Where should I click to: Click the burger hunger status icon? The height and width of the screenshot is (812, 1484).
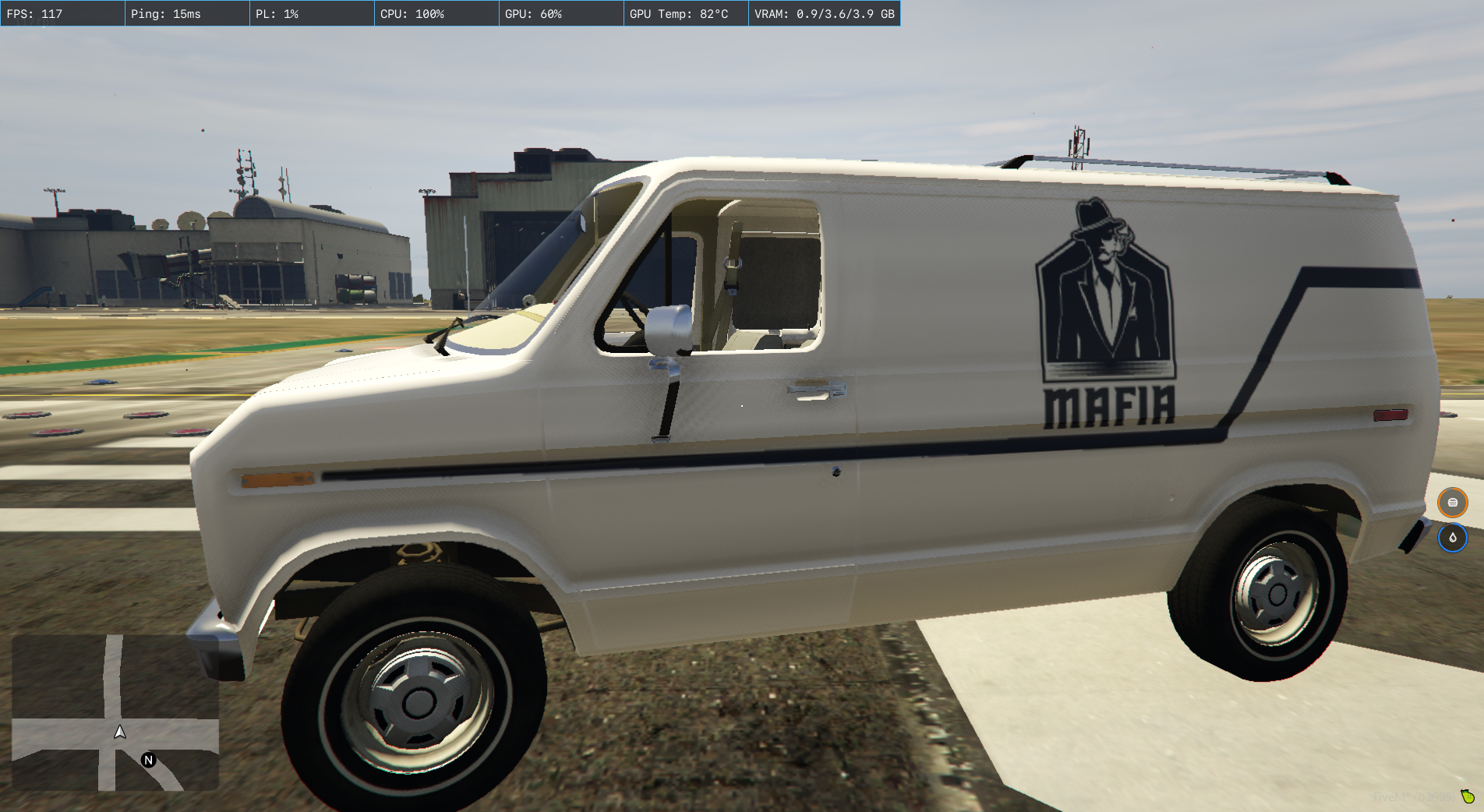click(x=1452, y=503)
